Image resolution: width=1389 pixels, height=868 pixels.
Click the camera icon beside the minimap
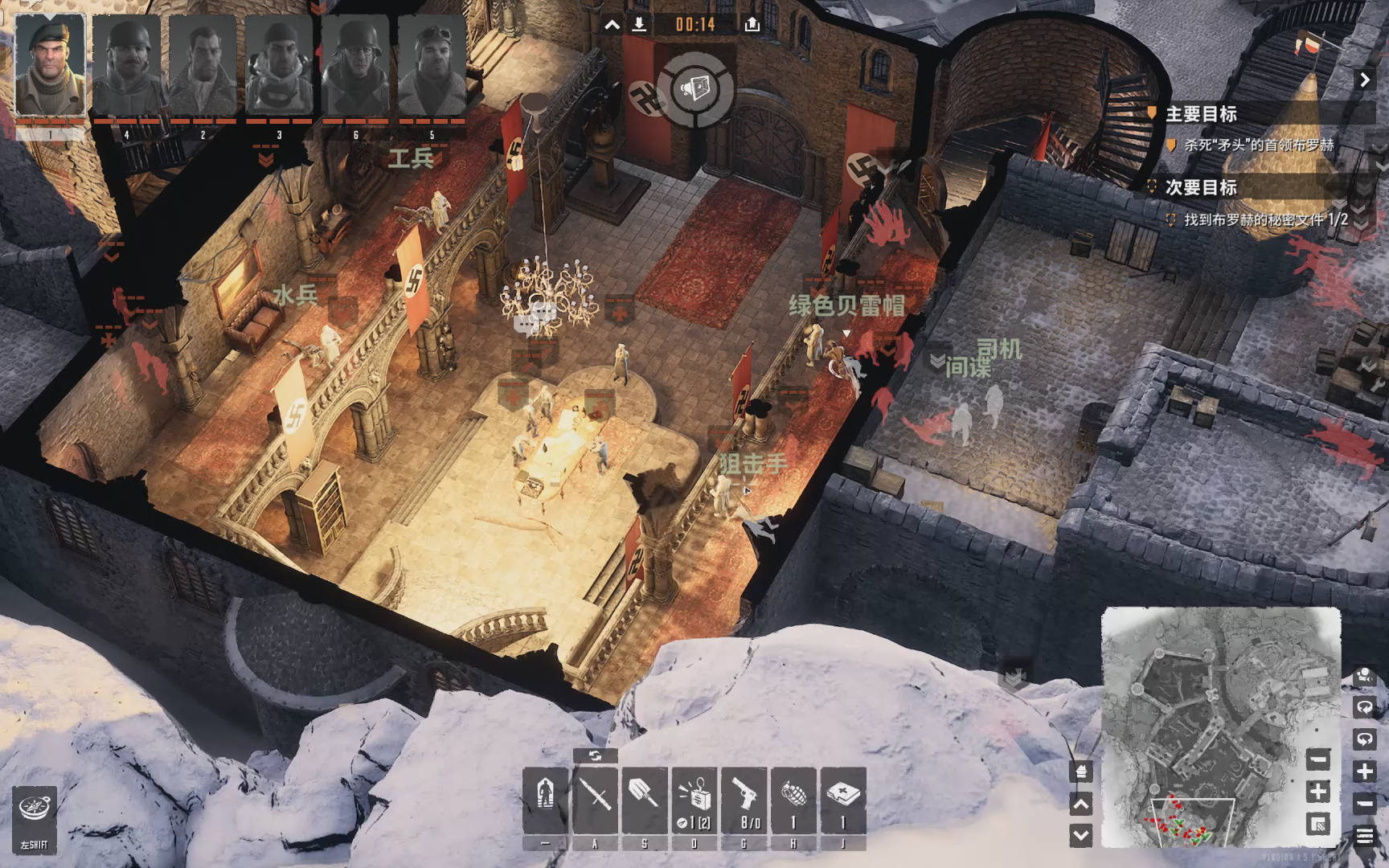[x=1365, y=676]
